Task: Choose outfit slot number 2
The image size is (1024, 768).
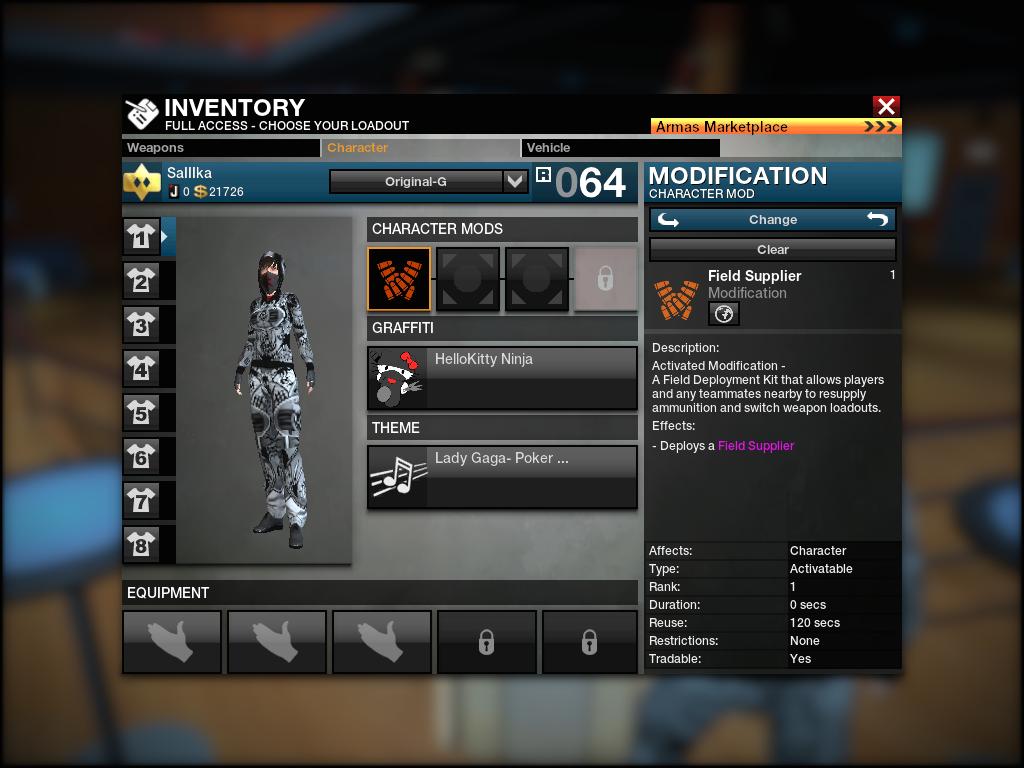Action: tap(141, 281)
